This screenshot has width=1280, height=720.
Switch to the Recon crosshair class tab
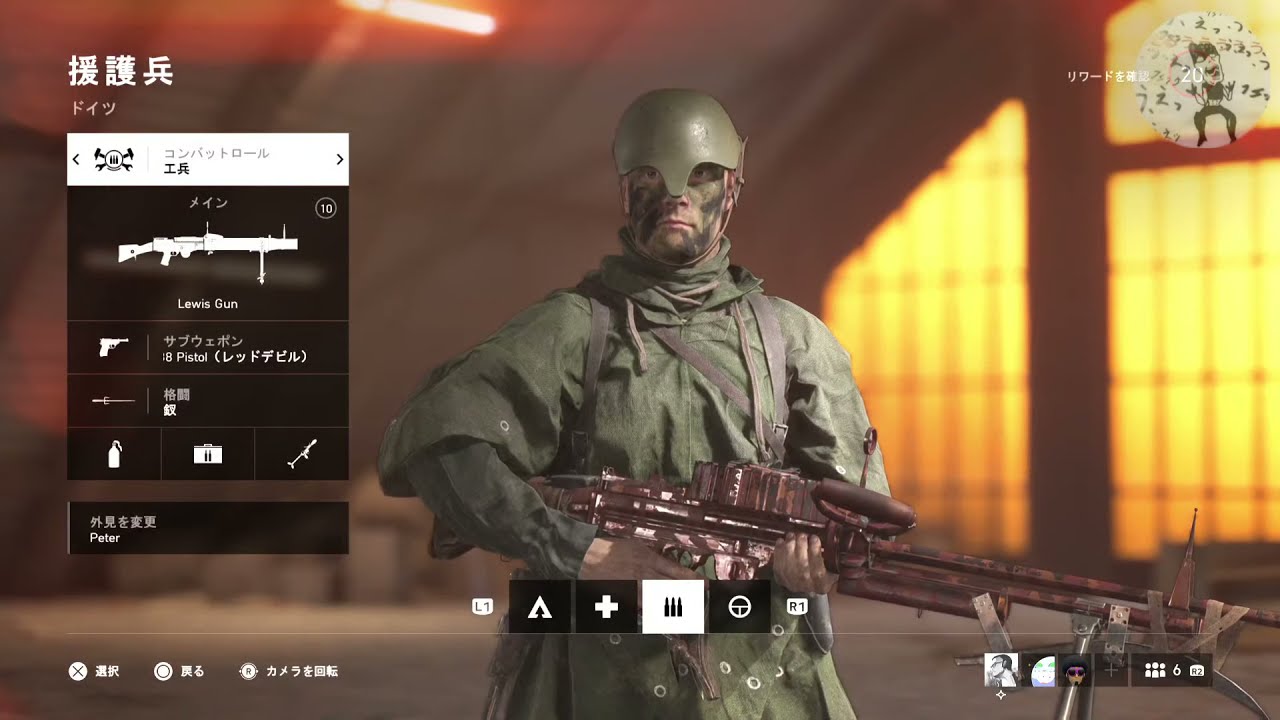pyautogui.click(x=739, y=607)
